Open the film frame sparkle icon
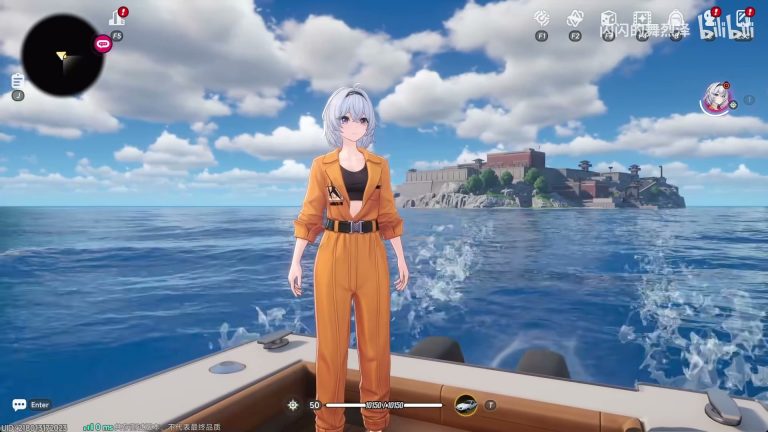 tap(642, 19)
